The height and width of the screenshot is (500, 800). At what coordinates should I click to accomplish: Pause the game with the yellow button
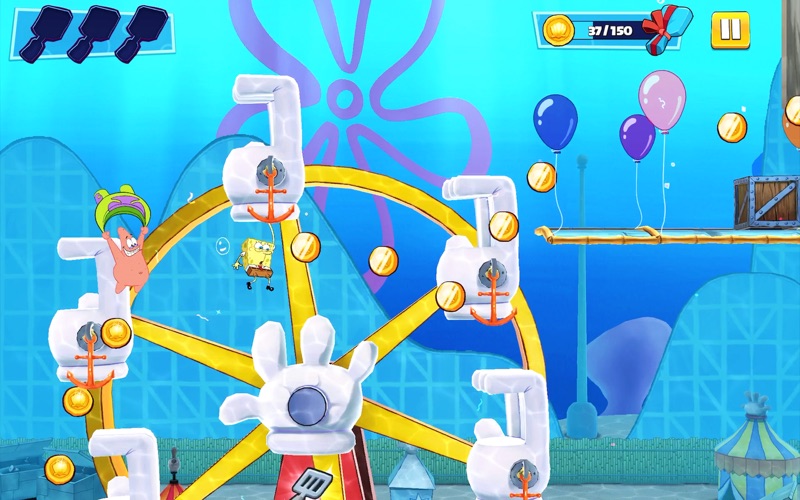(730, 30)
